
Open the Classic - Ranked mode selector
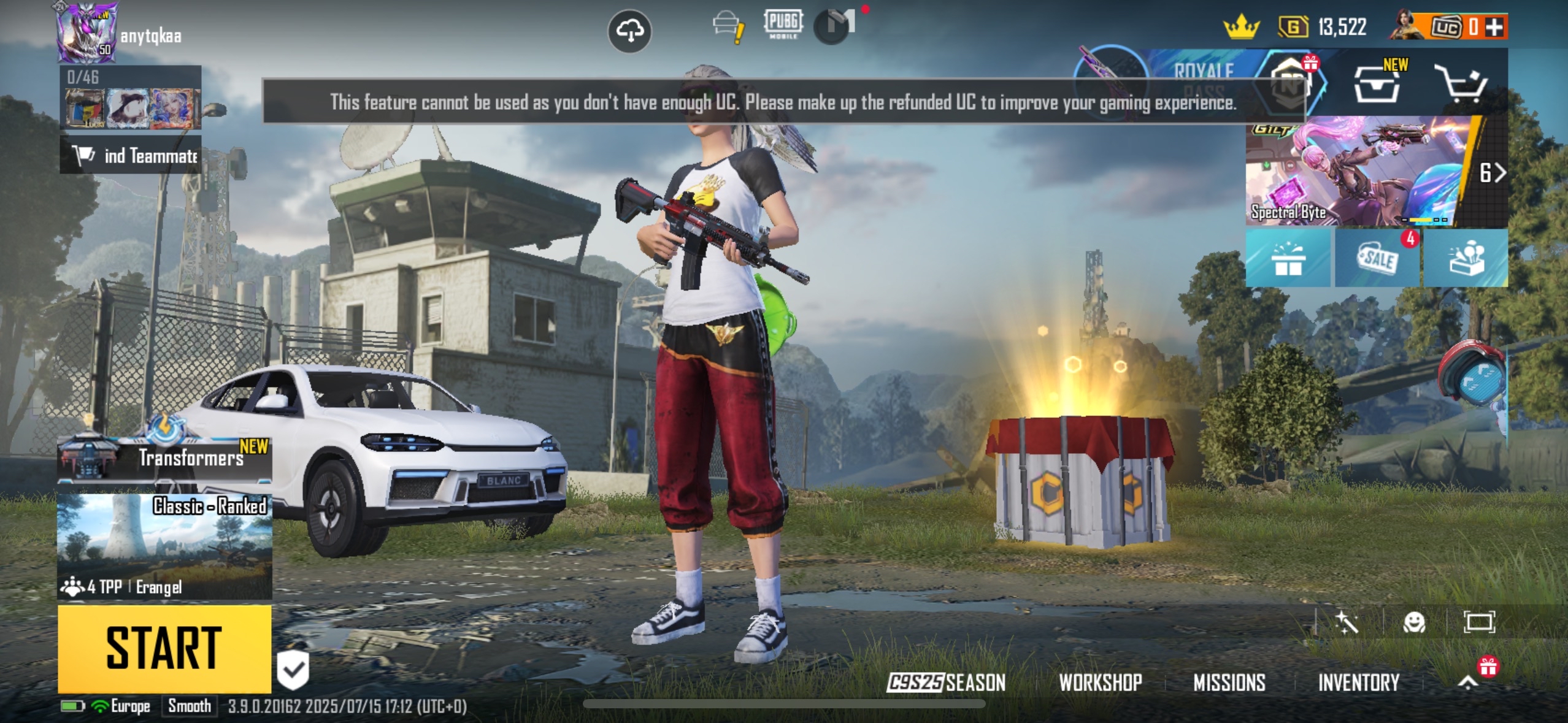(x=164, y=546)
